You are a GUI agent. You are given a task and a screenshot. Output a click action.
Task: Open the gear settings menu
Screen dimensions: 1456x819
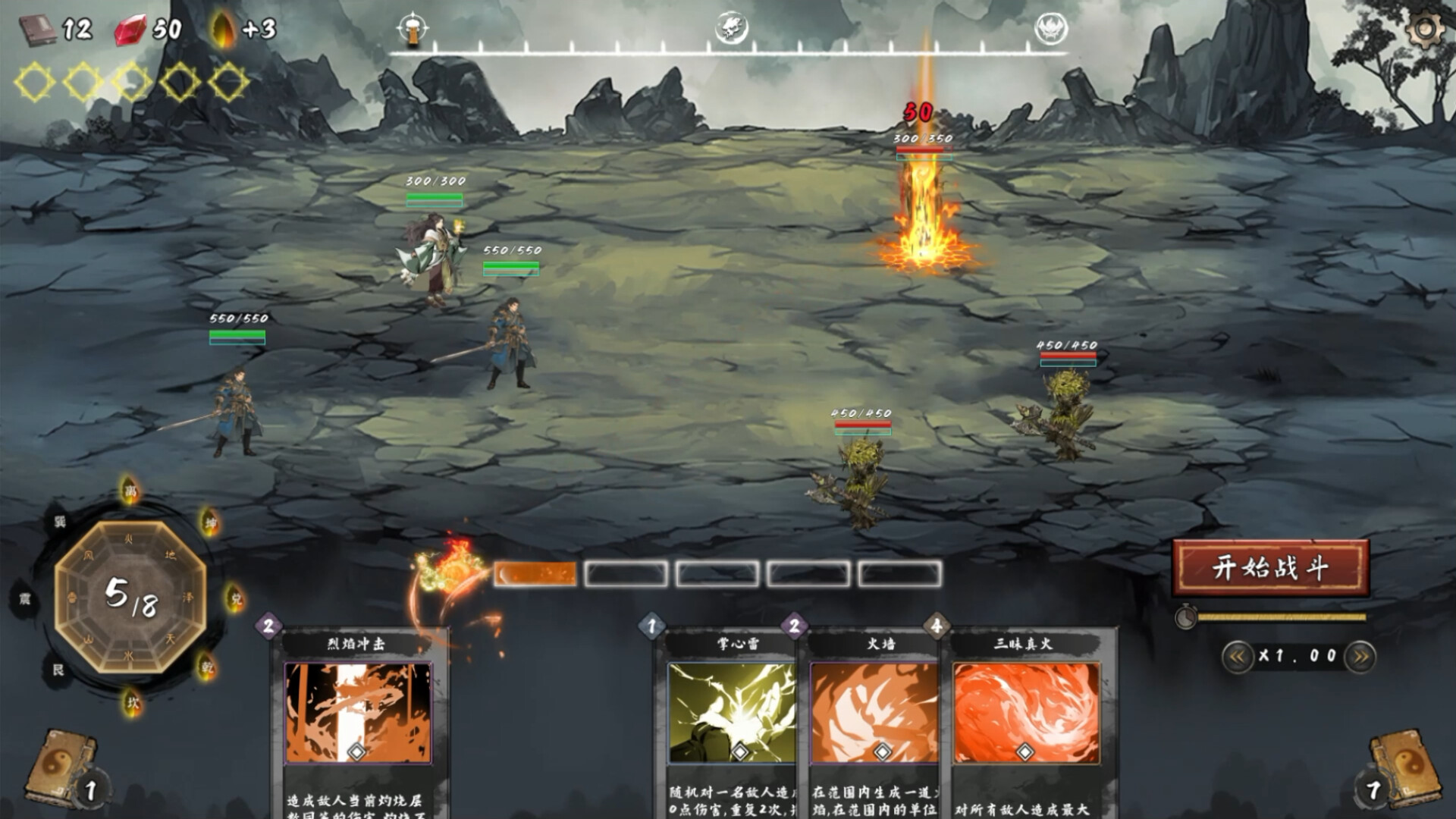click(x=1424, y=29)
